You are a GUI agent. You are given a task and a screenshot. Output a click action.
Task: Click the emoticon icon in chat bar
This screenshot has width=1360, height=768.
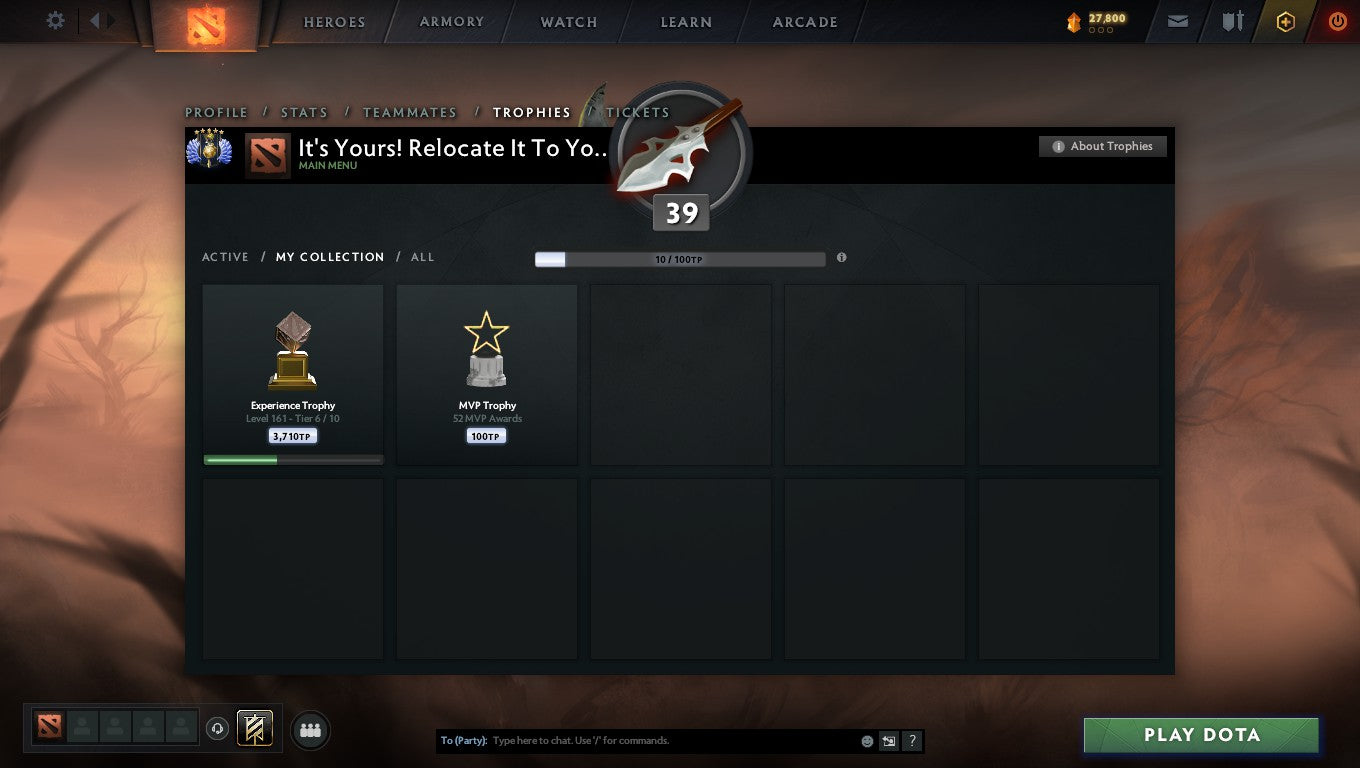[866, 740]
